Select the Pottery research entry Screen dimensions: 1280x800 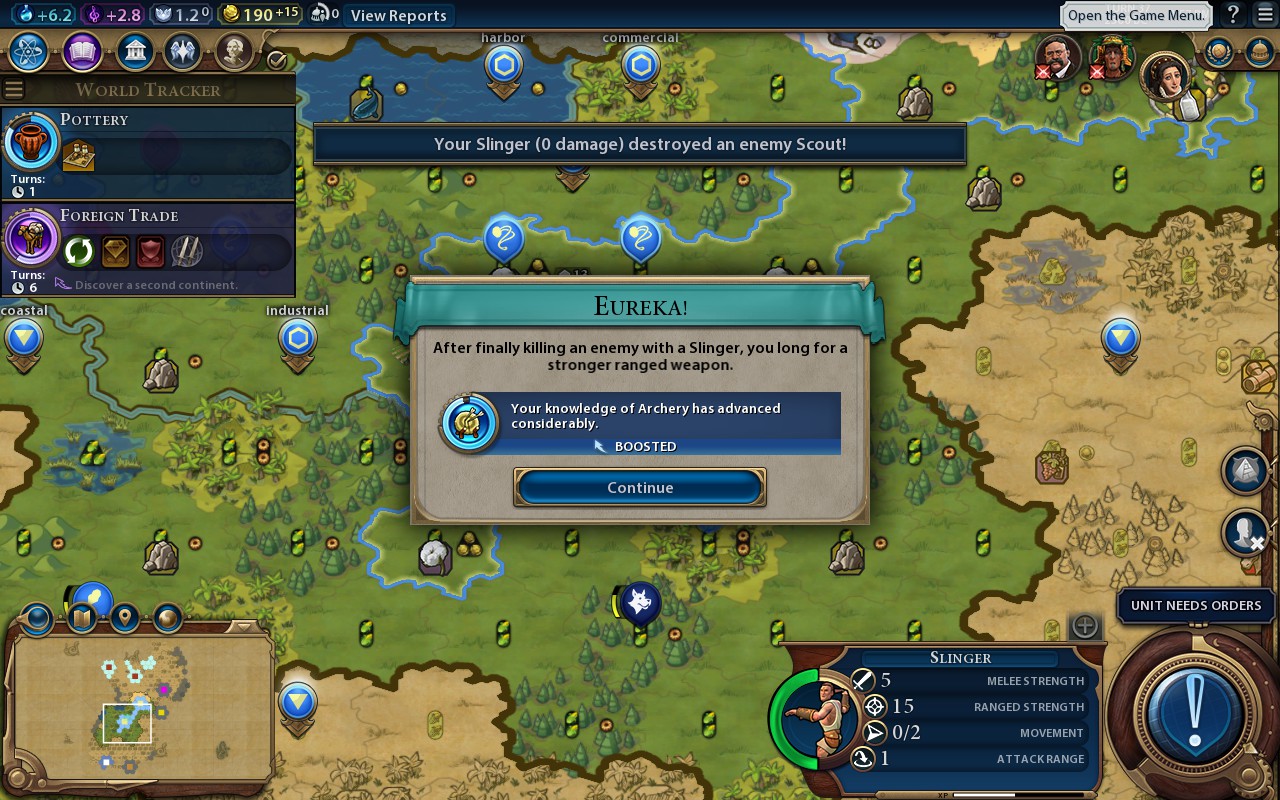pos(150,150)
